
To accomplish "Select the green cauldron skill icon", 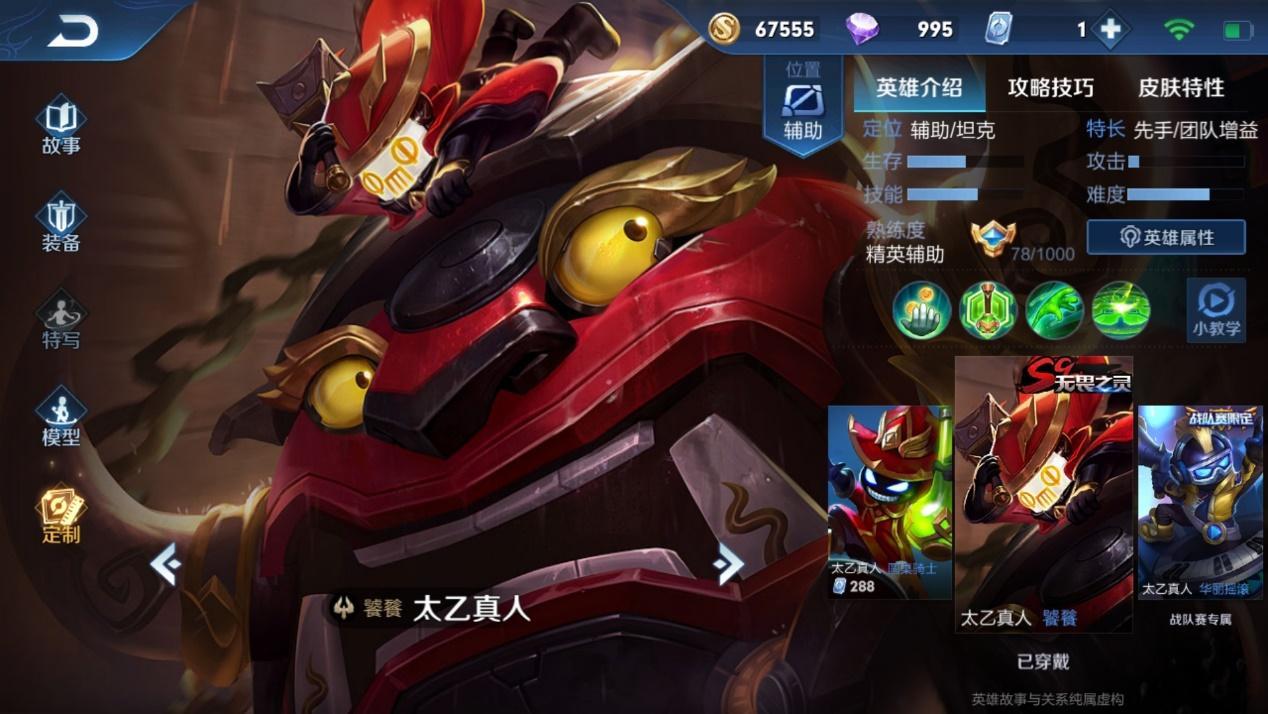I will [x=988, y=309].
